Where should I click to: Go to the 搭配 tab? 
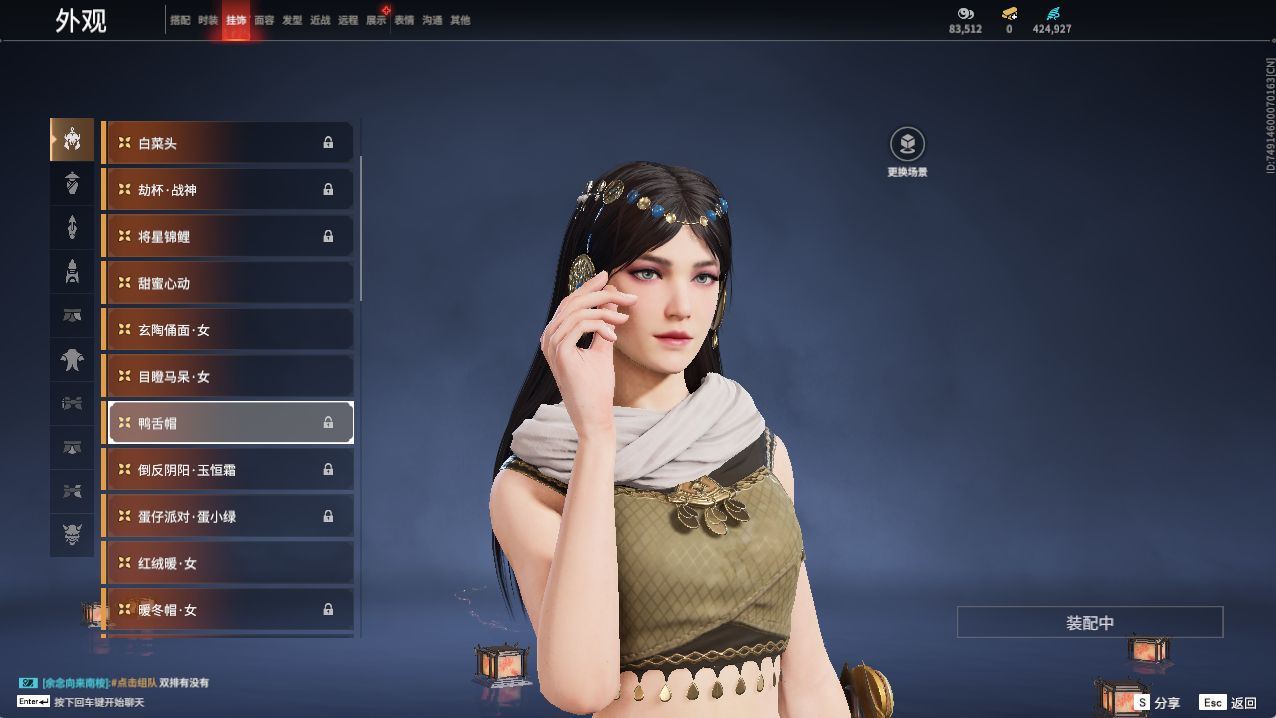click(180, 20)
